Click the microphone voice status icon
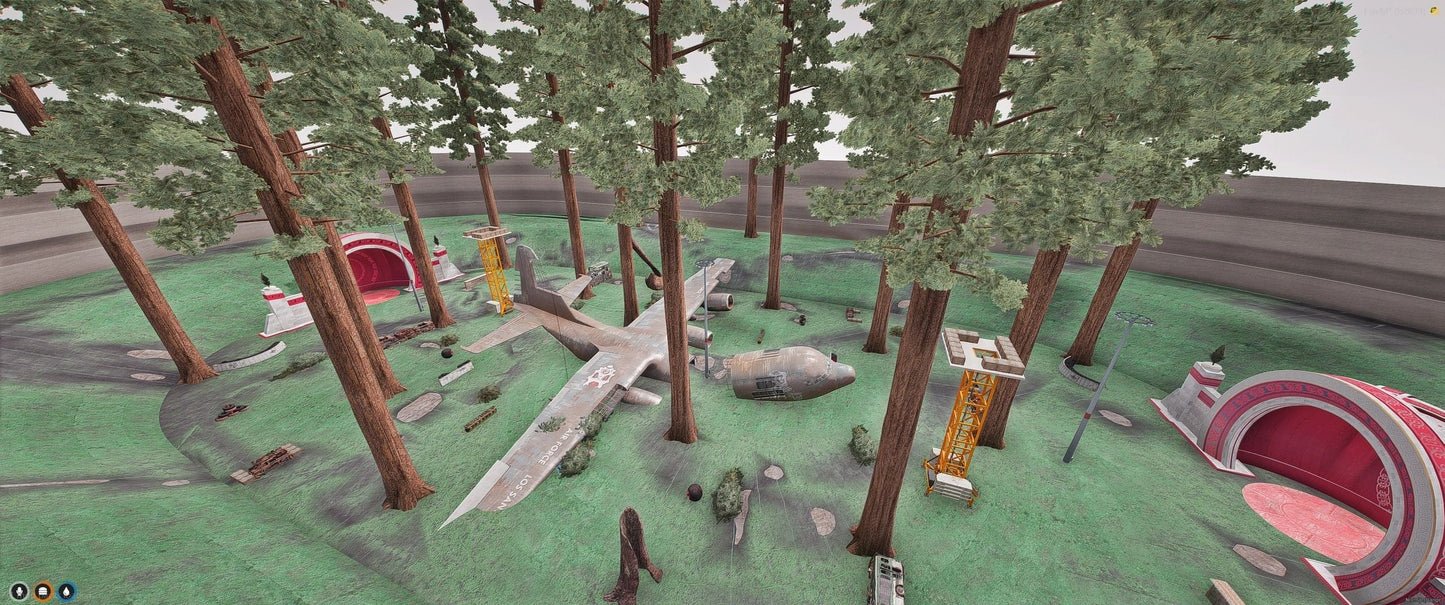1445x605 pixels. click(19, 591)
